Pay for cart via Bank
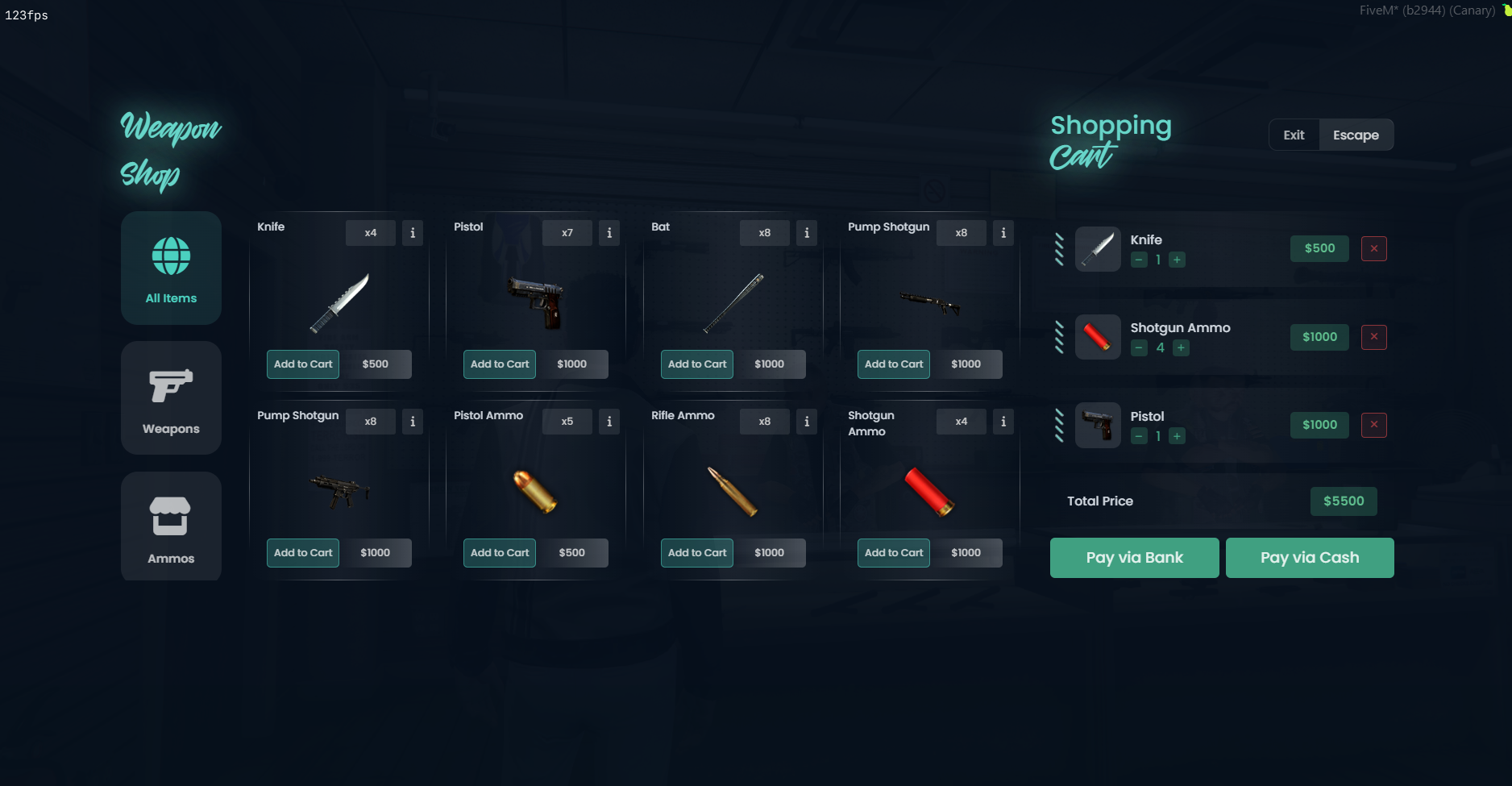 coord(1134,557)
